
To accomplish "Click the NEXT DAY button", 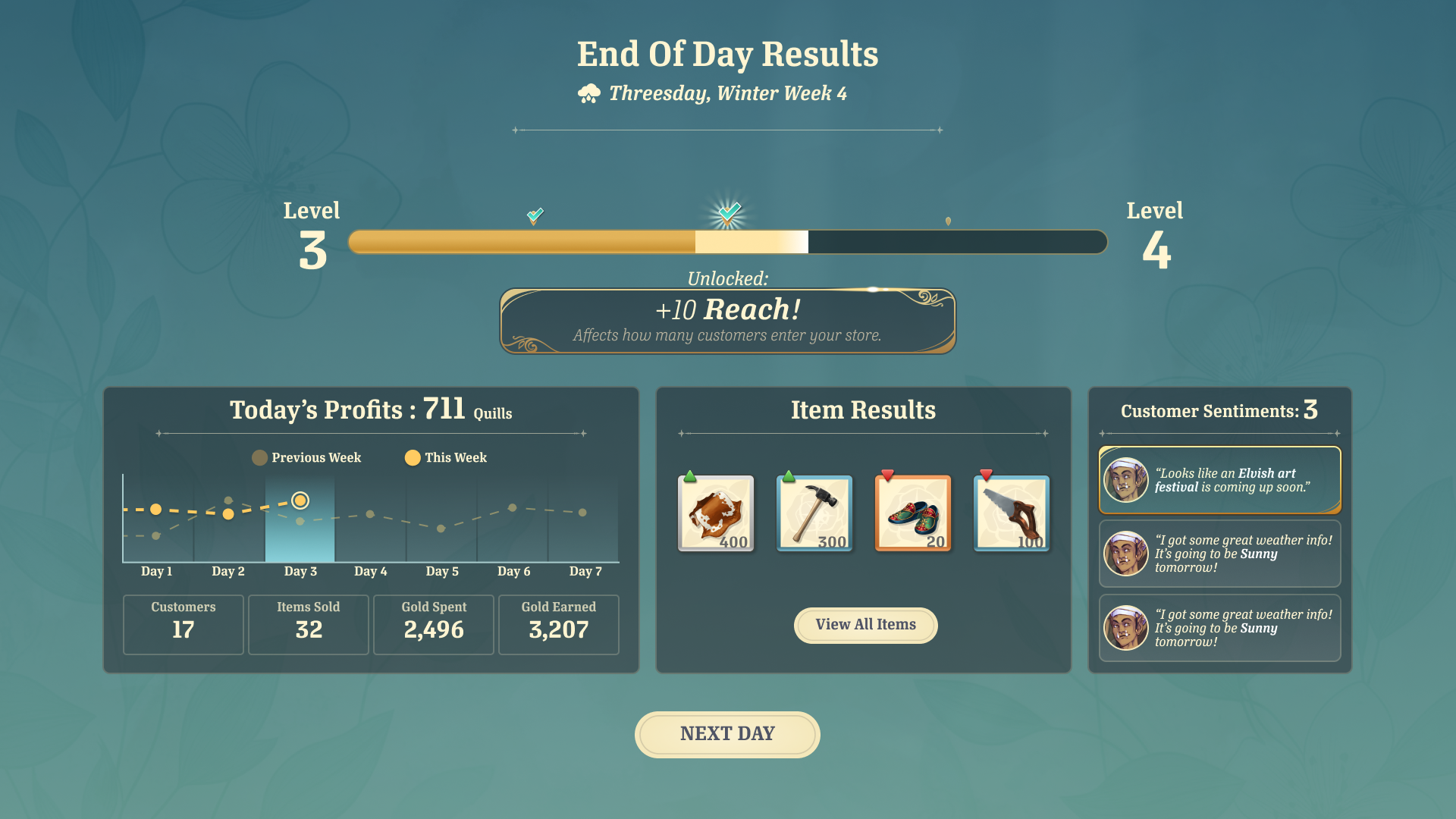I will point(727,734).
